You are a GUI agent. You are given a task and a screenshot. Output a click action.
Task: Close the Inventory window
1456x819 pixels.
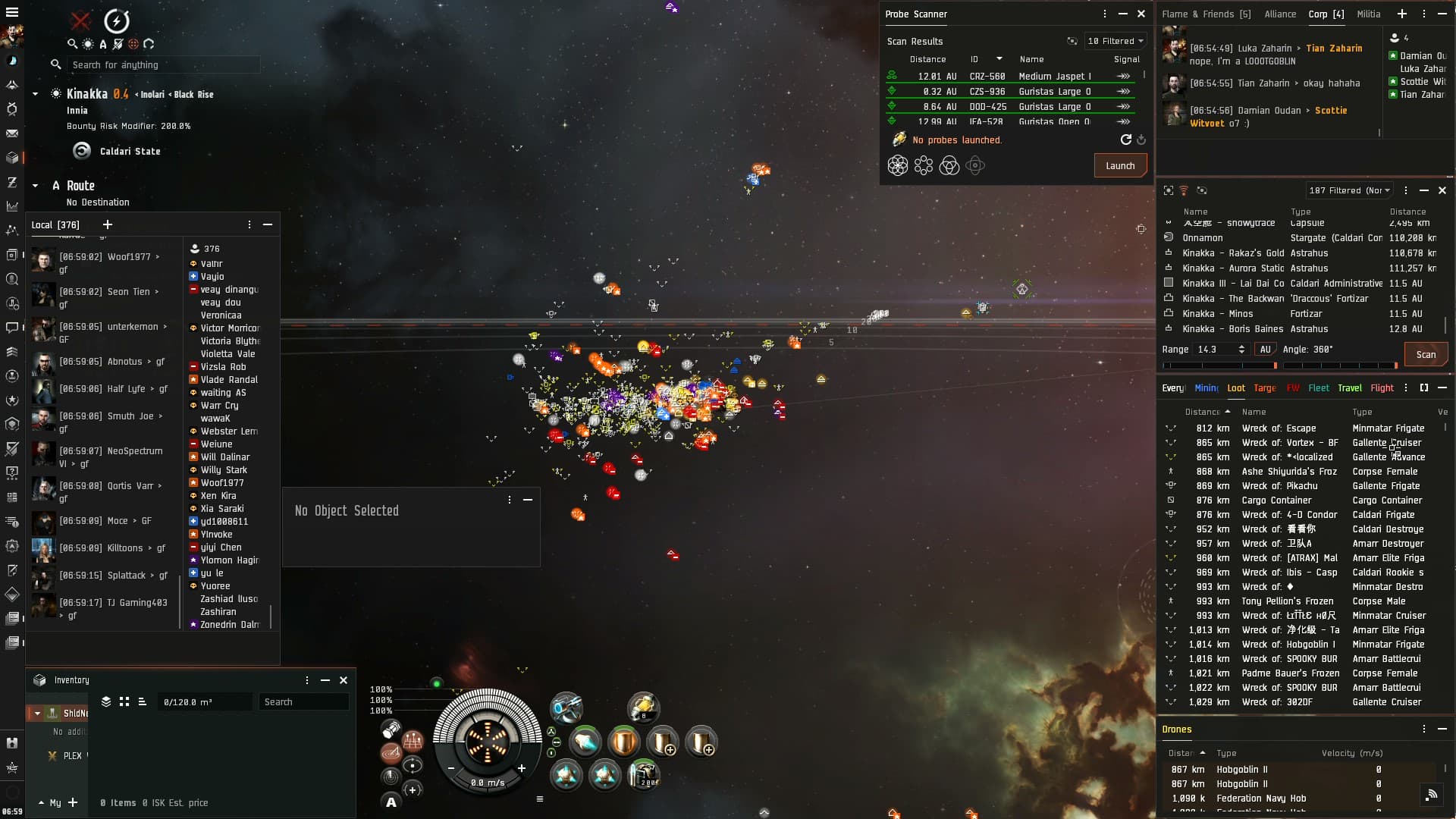344,680
